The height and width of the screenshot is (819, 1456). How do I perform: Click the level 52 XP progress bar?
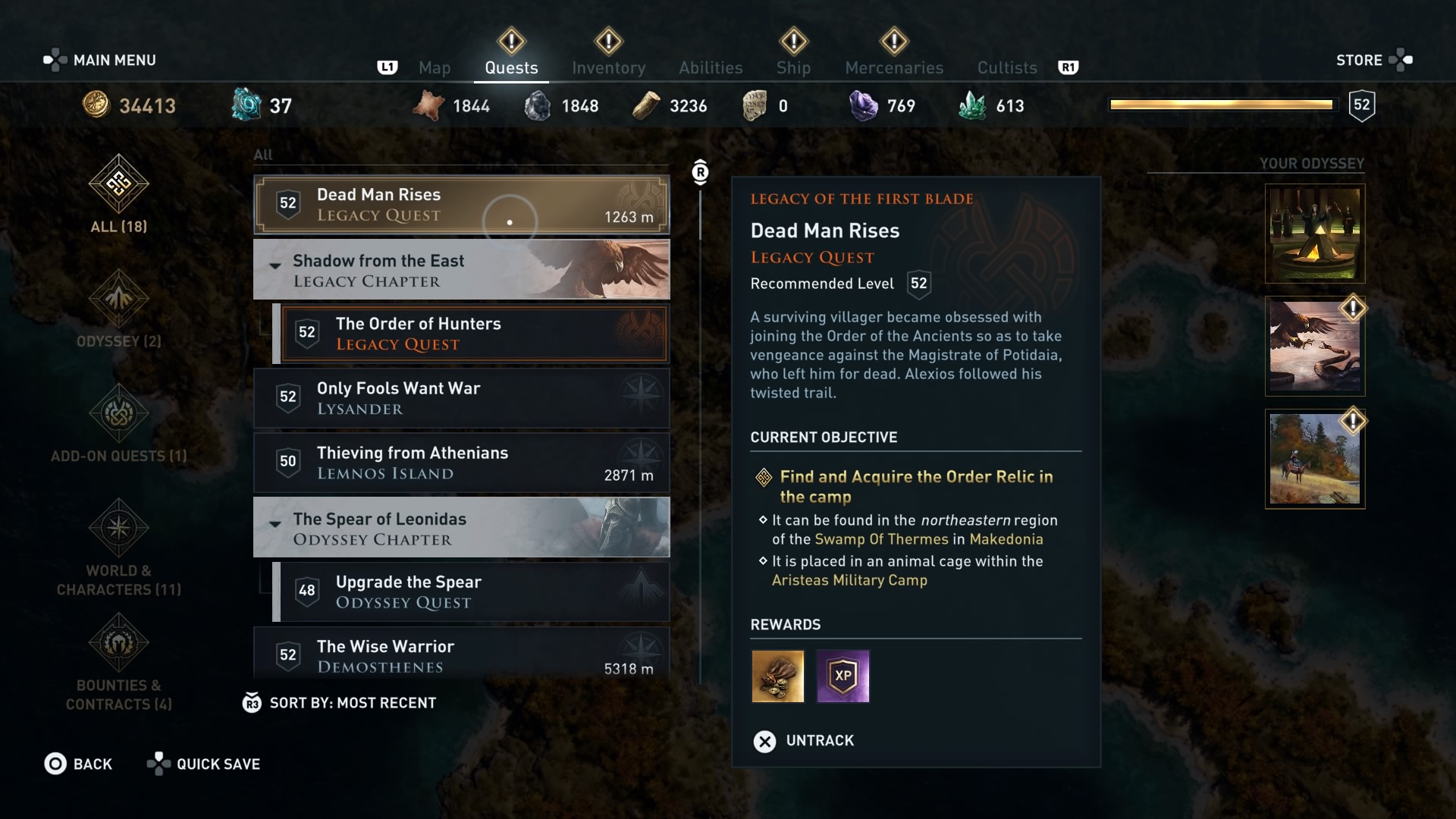pyautogui.click(x=1221, y=105)
